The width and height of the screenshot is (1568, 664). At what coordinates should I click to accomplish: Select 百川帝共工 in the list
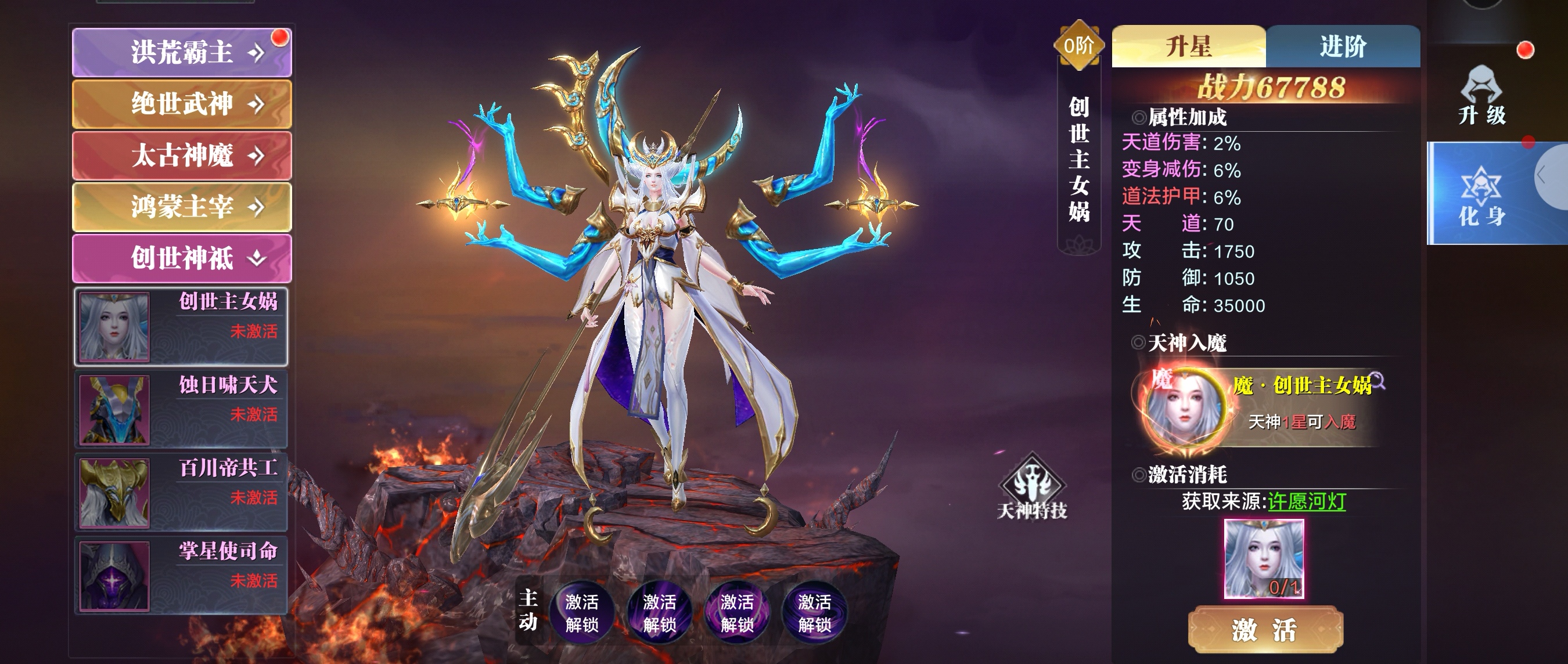pyautogui.click(x=181, y=492)
